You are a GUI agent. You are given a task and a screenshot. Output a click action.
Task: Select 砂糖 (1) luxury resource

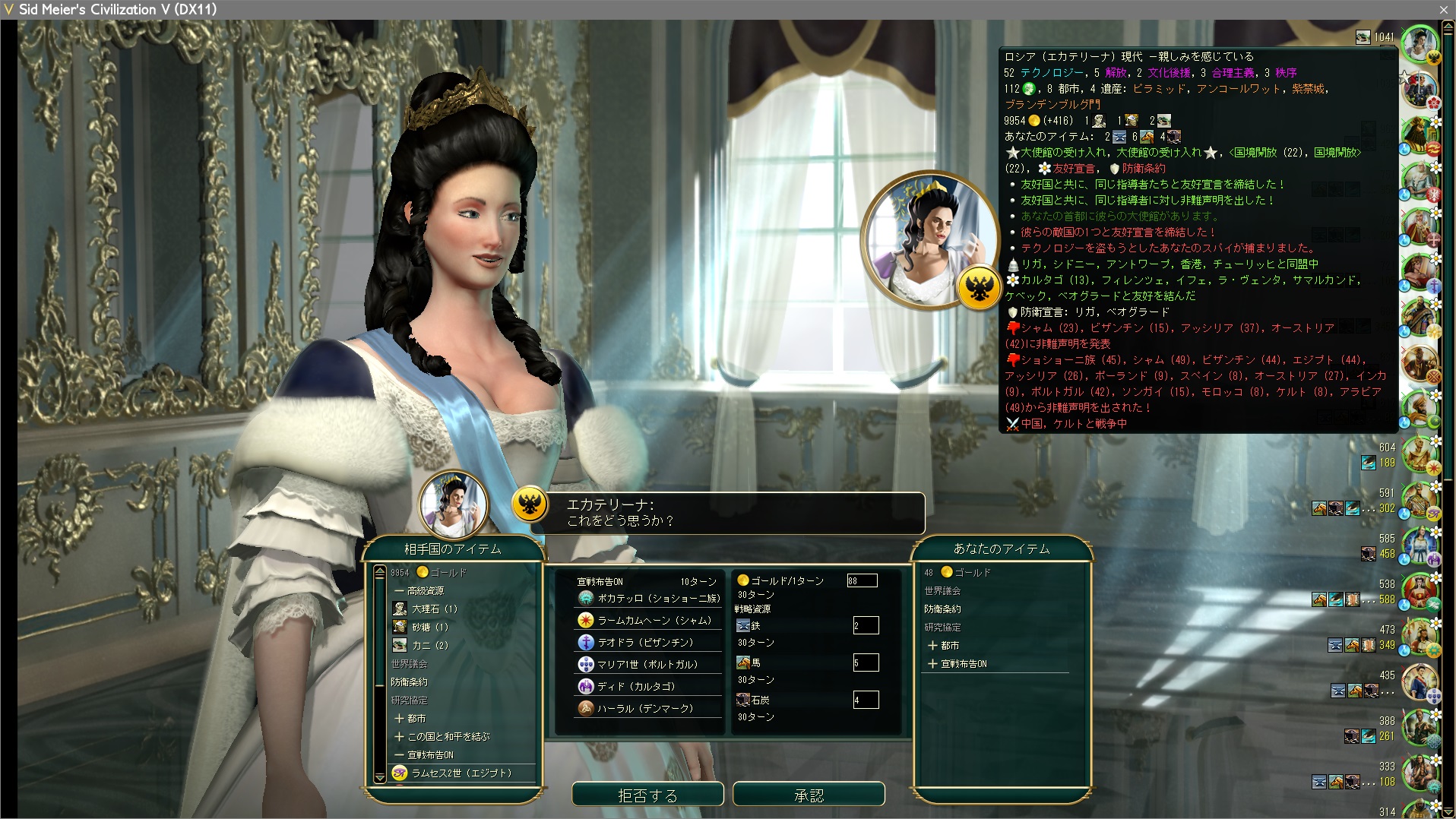click(429, 627)
